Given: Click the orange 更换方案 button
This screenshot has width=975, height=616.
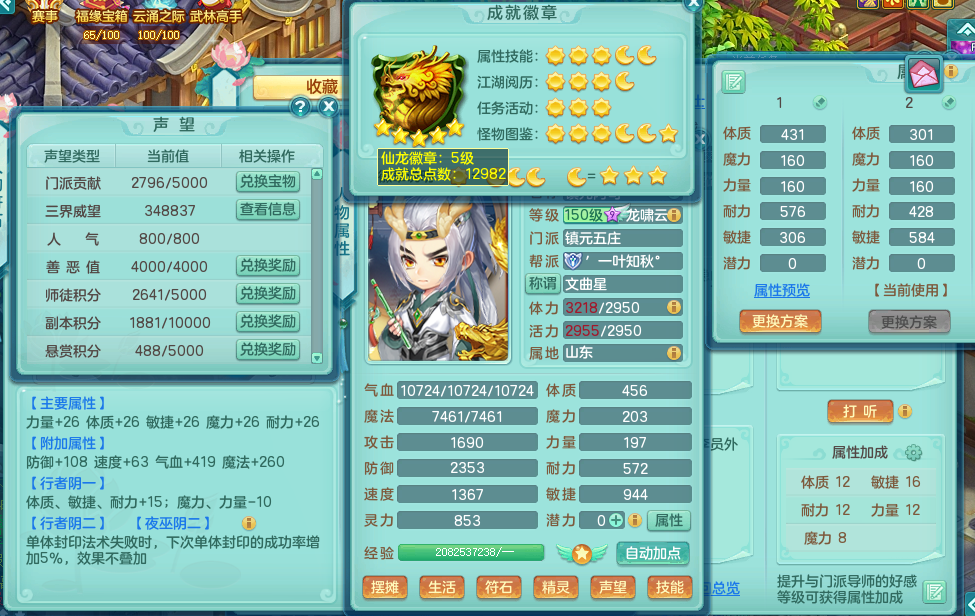Looking at the screenshot, I should (x=780, y=322).
